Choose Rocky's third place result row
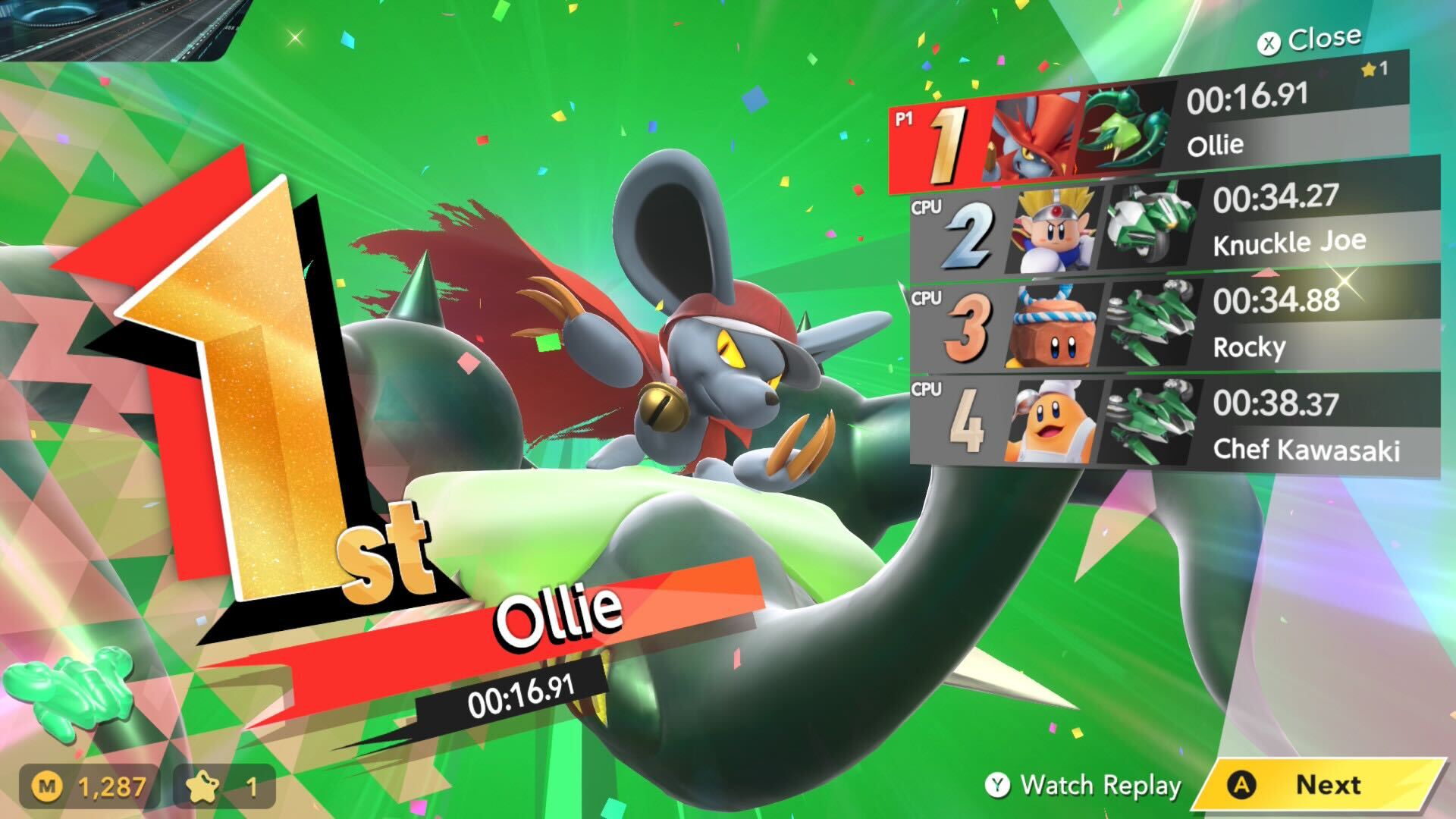Image resolution: width=1456 pixels, height=819 pixels. 1174,326
